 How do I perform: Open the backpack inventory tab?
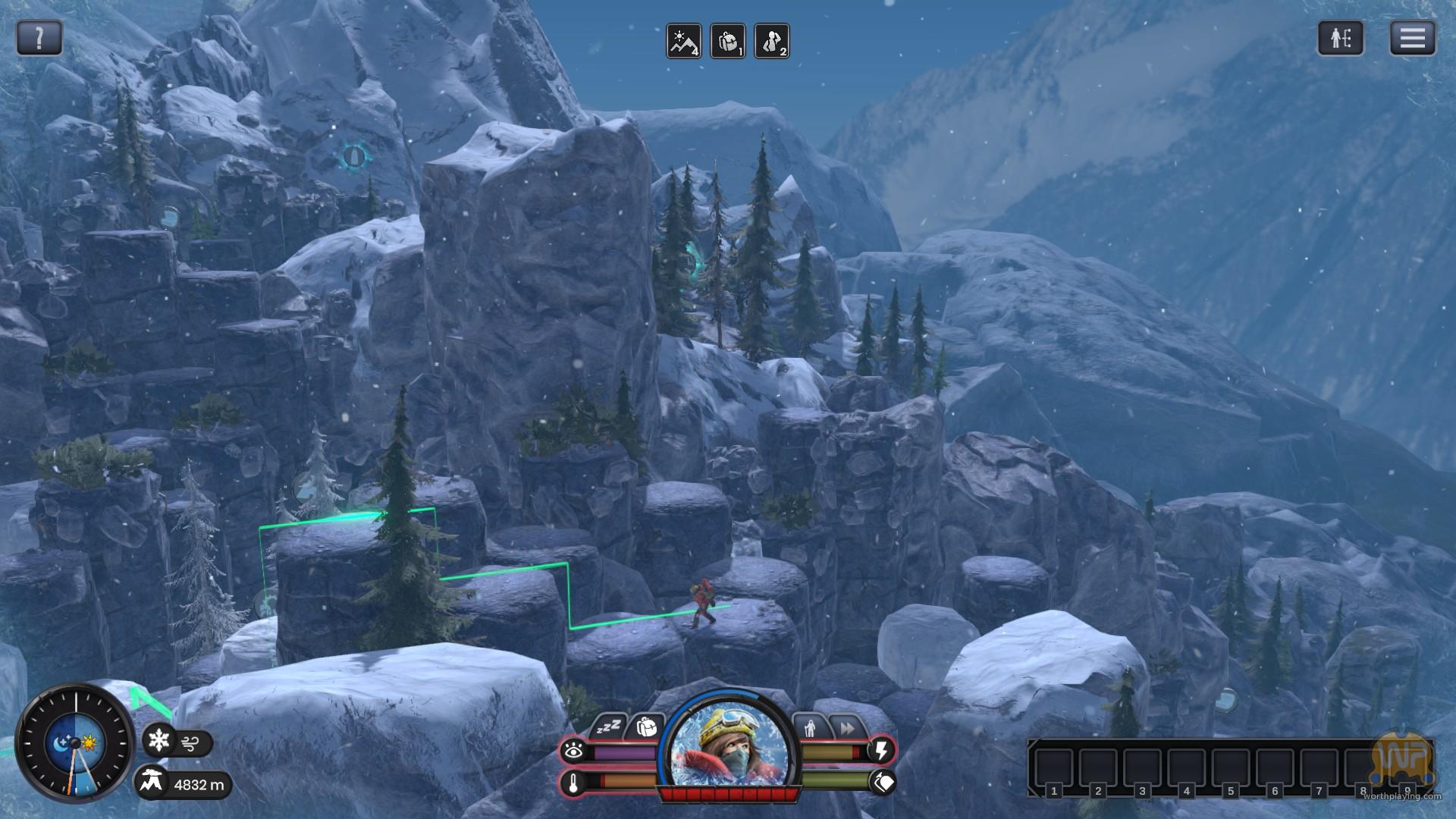point(646,726)
